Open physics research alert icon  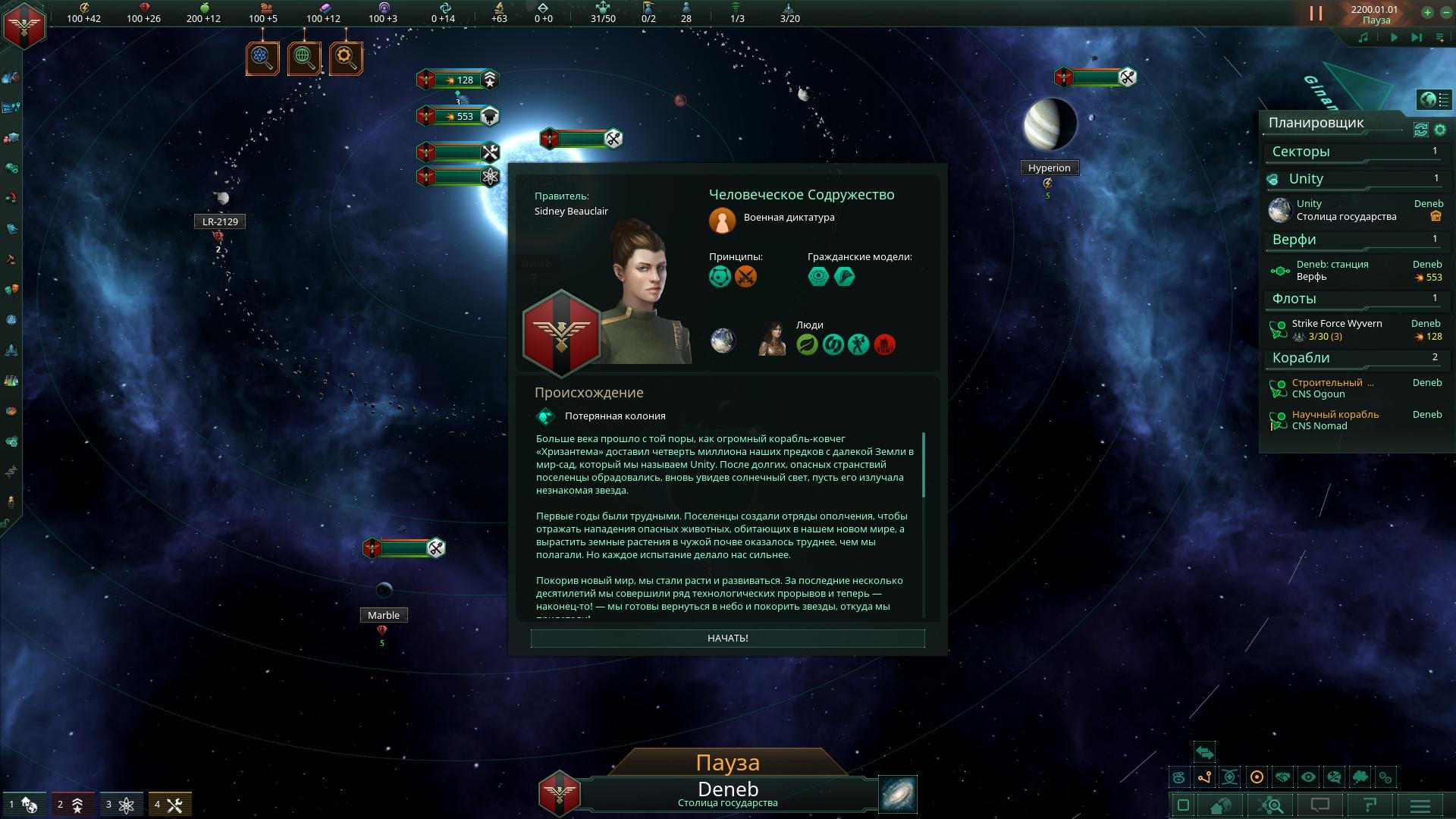pyautogui.click(x=262, y=58)
